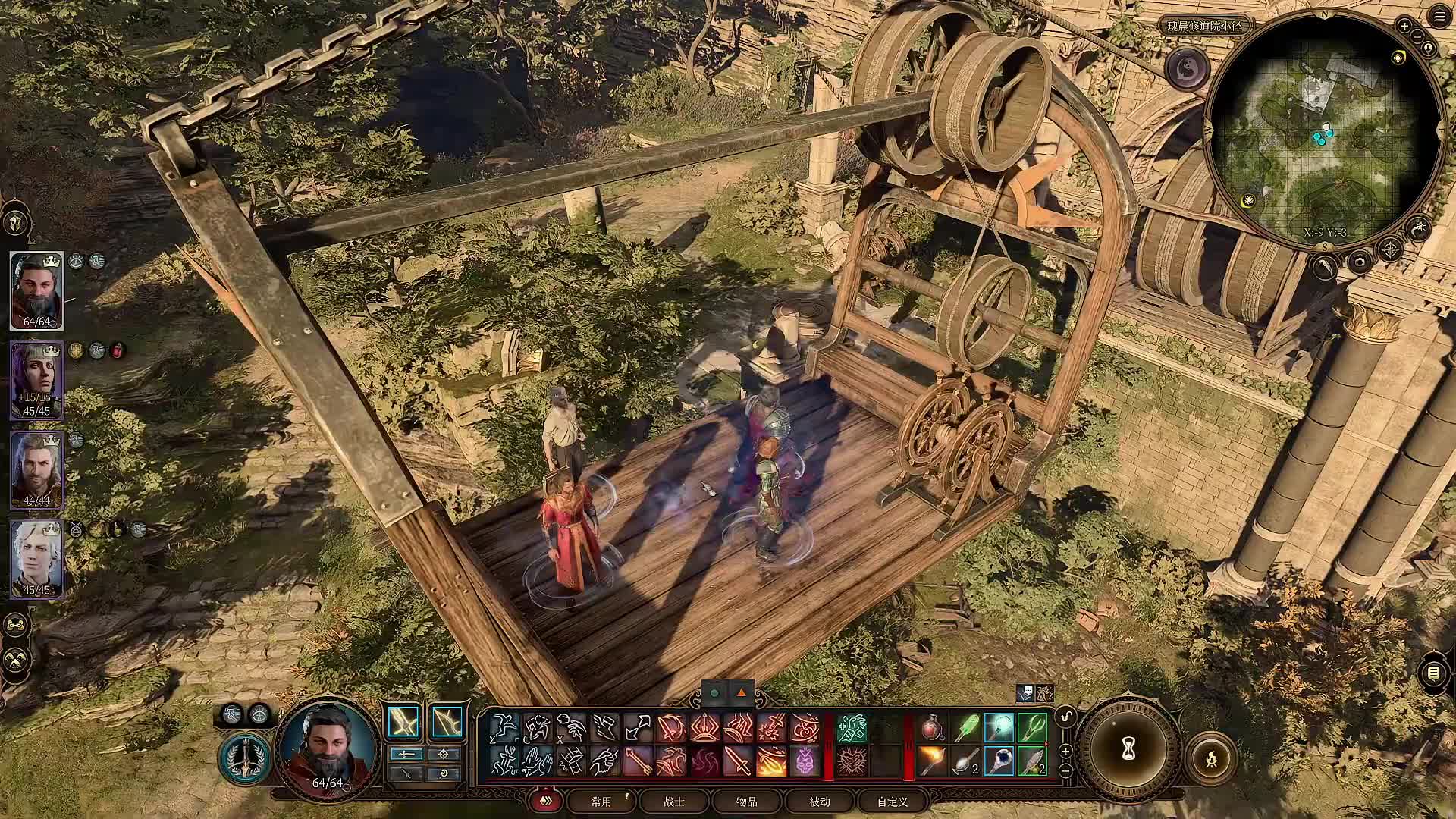Toggle the hotbar lock icon

(x=1066, y=717)
